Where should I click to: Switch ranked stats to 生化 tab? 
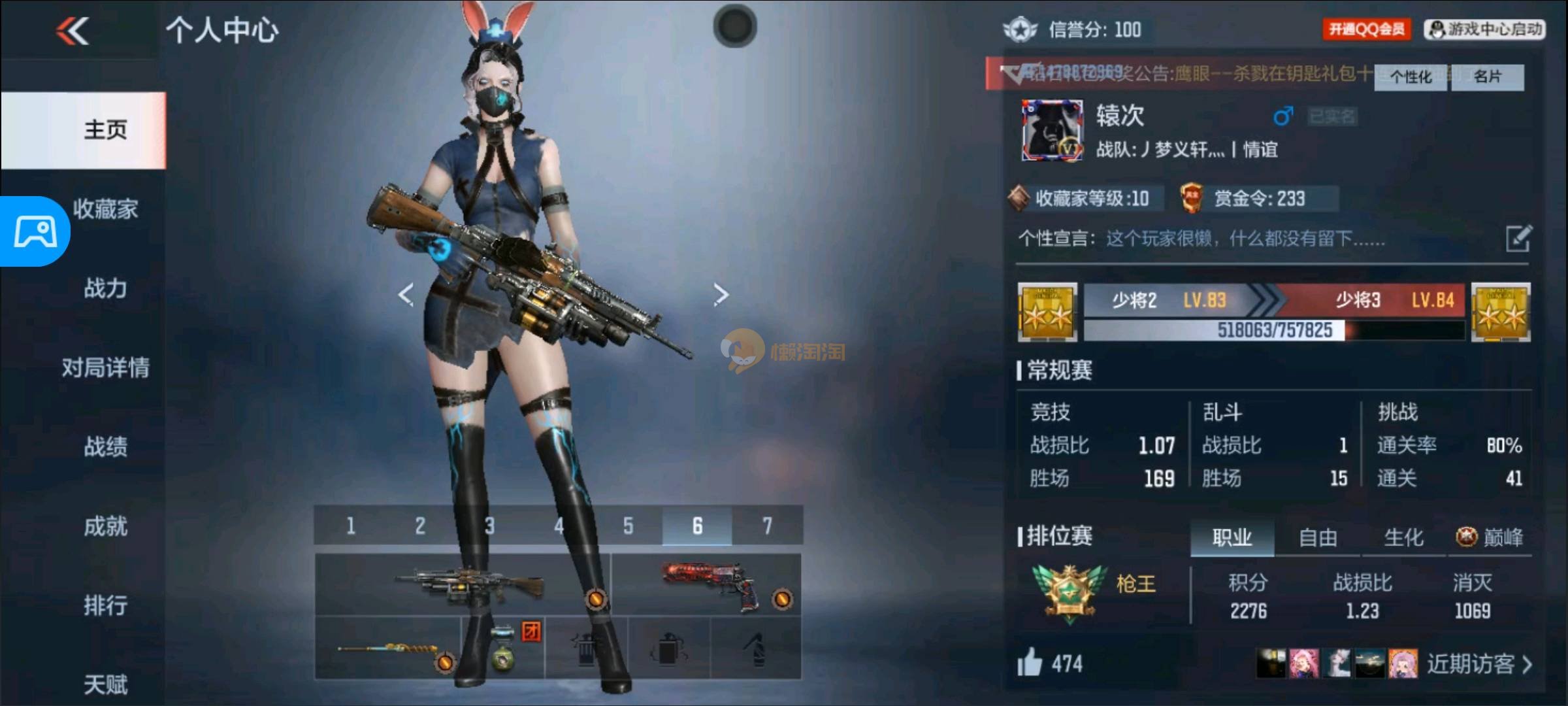click(1403, 538)
